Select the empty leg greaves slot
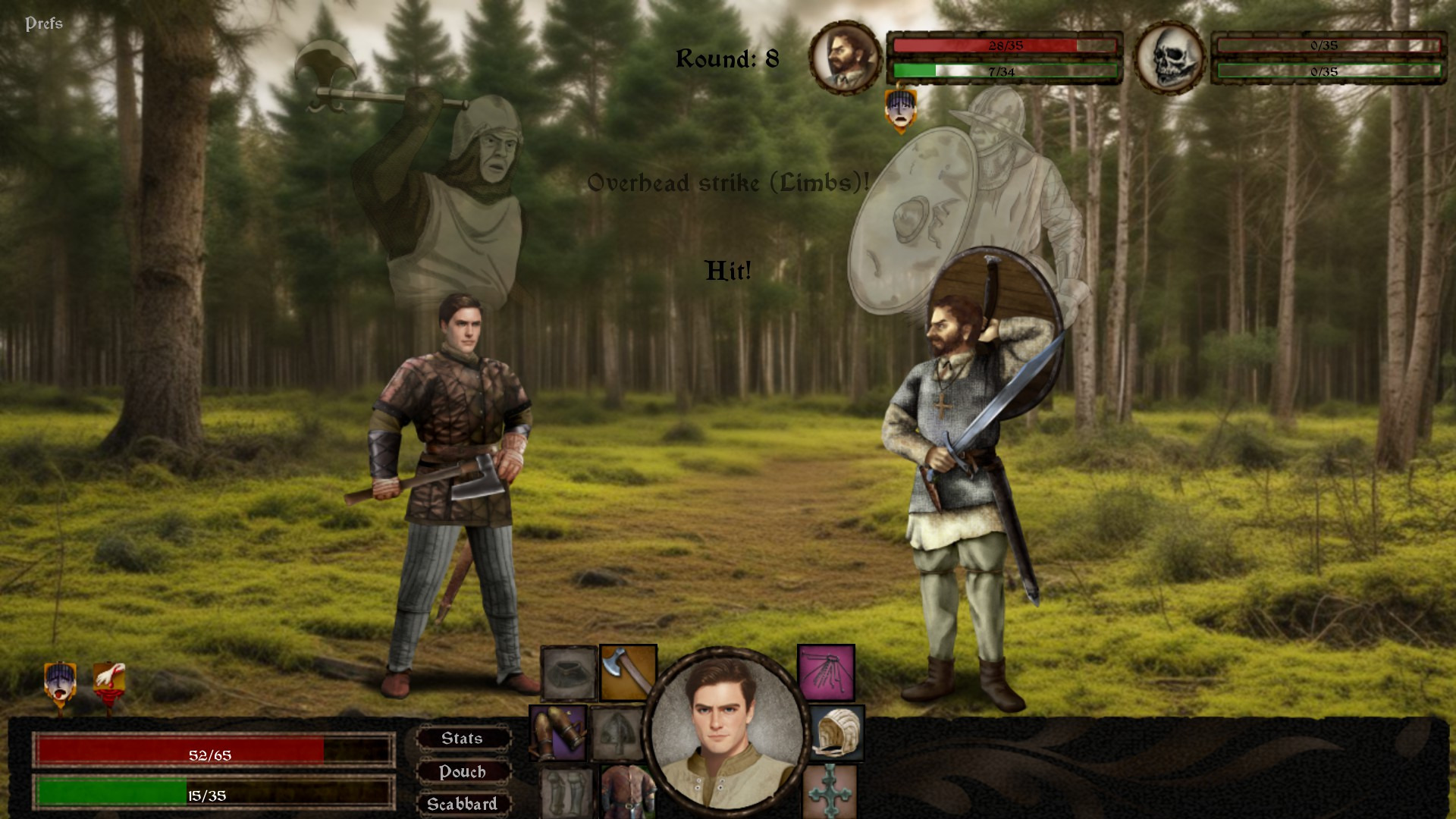 click(566, 792)
